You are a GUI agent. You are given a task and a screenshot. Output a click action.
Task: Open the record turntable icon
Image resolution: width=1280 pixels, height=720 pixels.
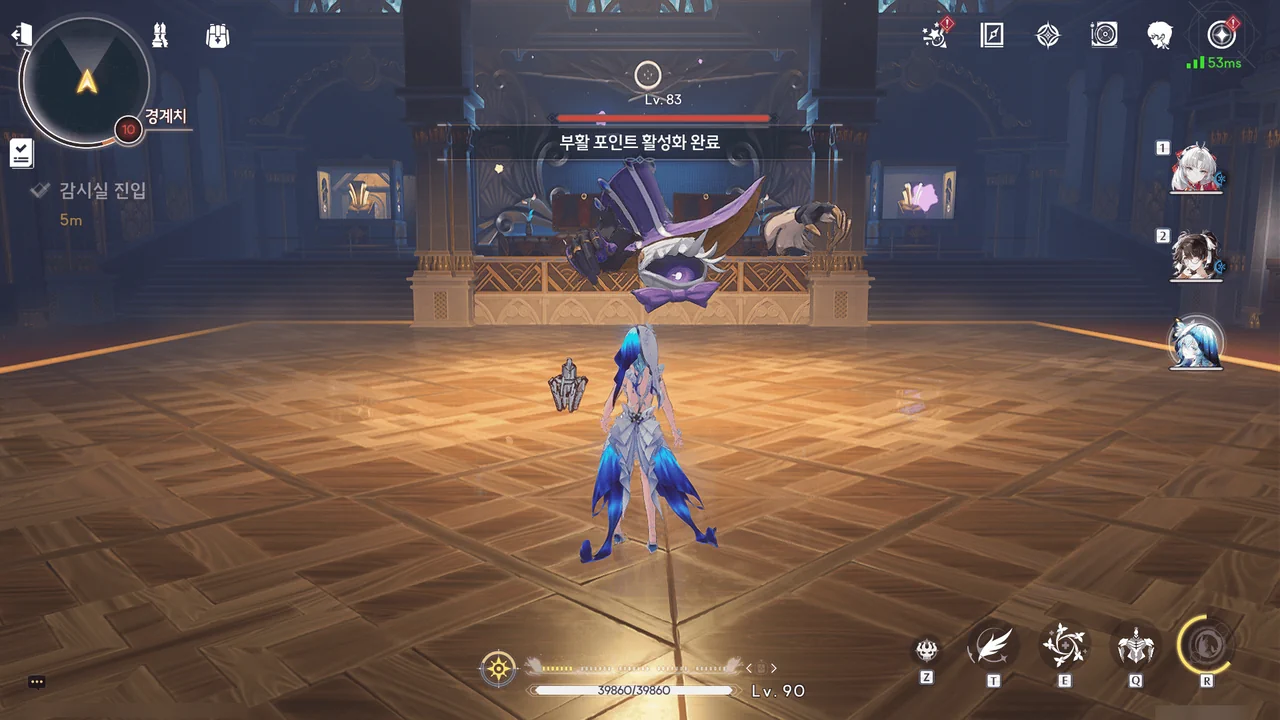[x=1104, y=36]
